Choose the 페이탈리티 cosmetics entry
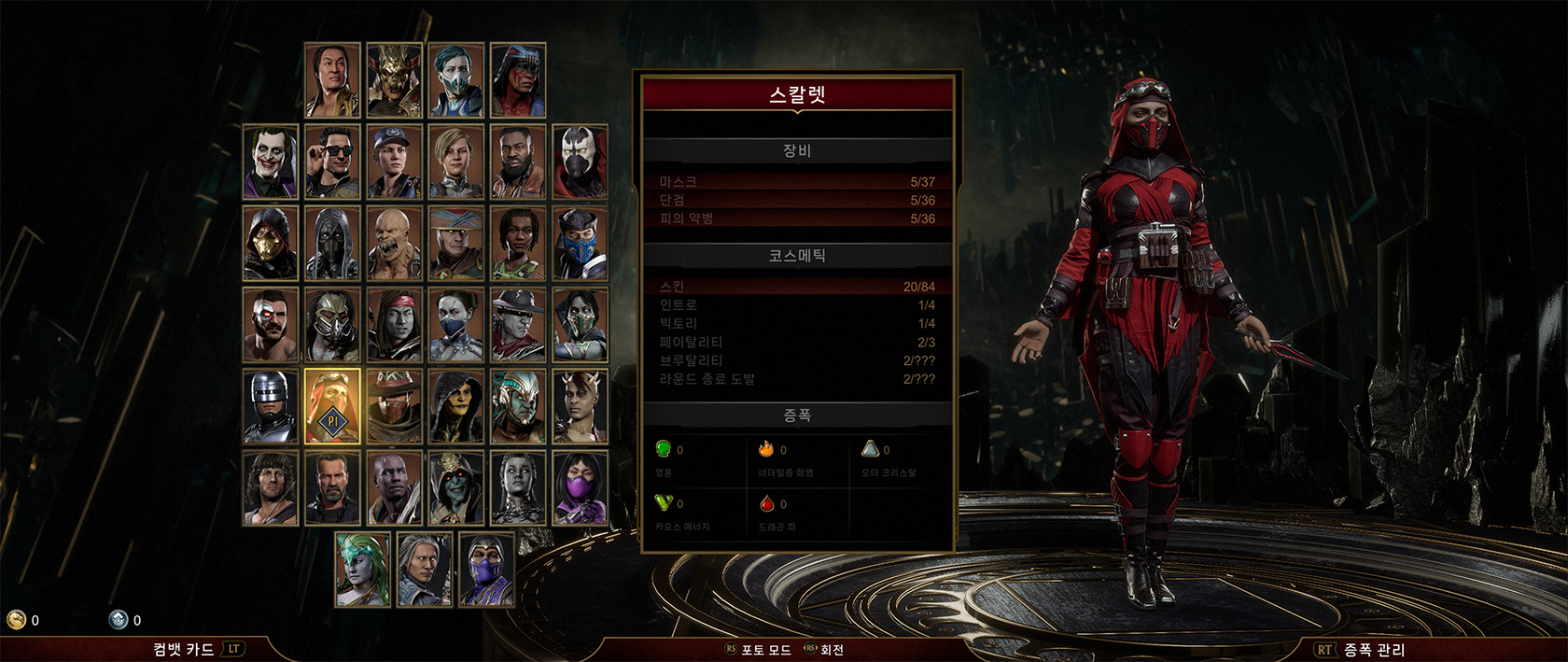The width and height of the screenshot is (1568, 662). (x=797, y=342)
